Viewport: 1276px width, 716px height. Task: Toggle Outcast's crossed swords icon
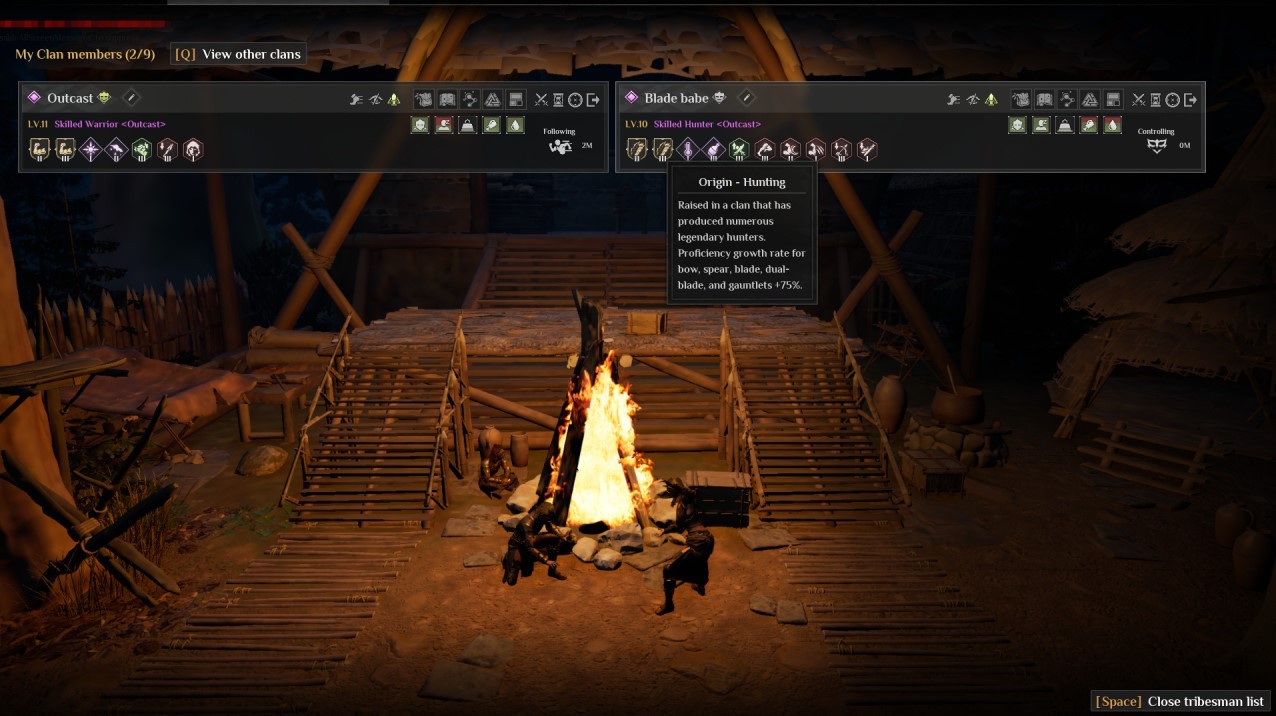click(541, 99)
